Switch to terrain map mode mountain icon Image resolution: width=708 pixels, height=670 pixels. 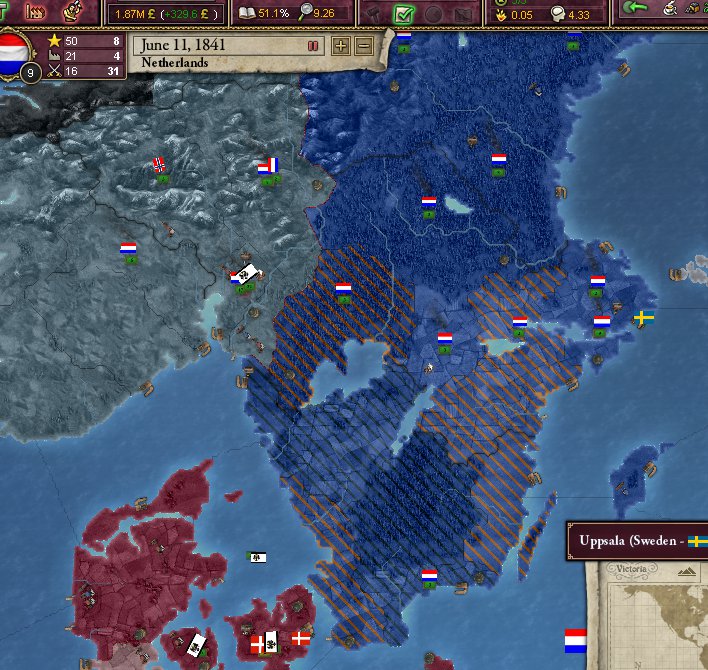pos(687,570)
